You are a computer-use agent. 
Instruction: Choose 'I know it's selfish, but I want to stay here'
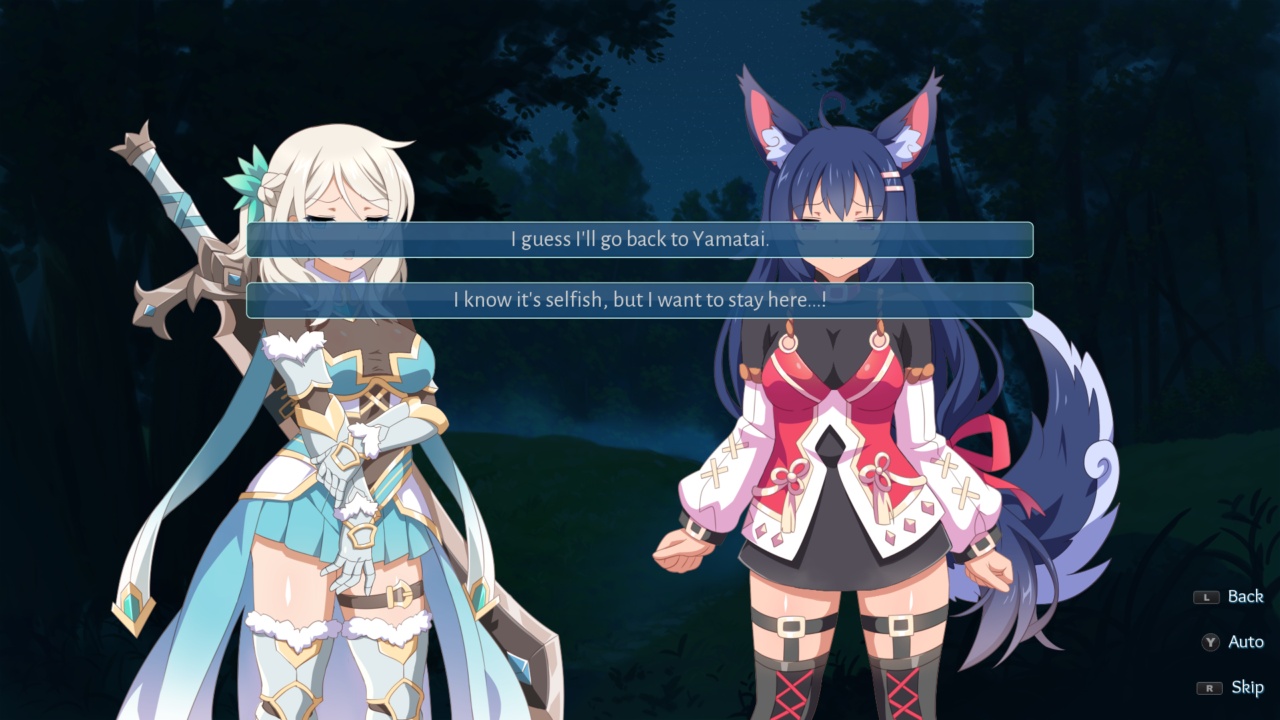(640, 300)
